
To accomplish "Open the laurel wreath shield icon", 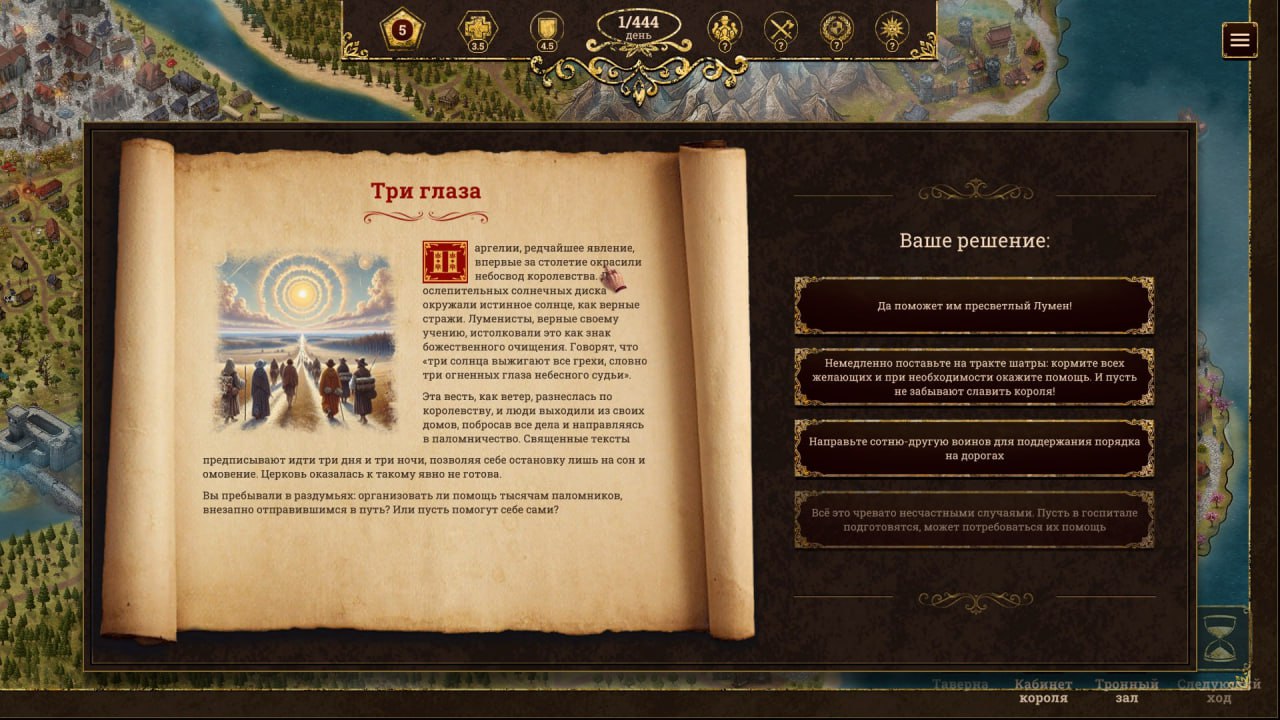I will (x=836, y=30).
